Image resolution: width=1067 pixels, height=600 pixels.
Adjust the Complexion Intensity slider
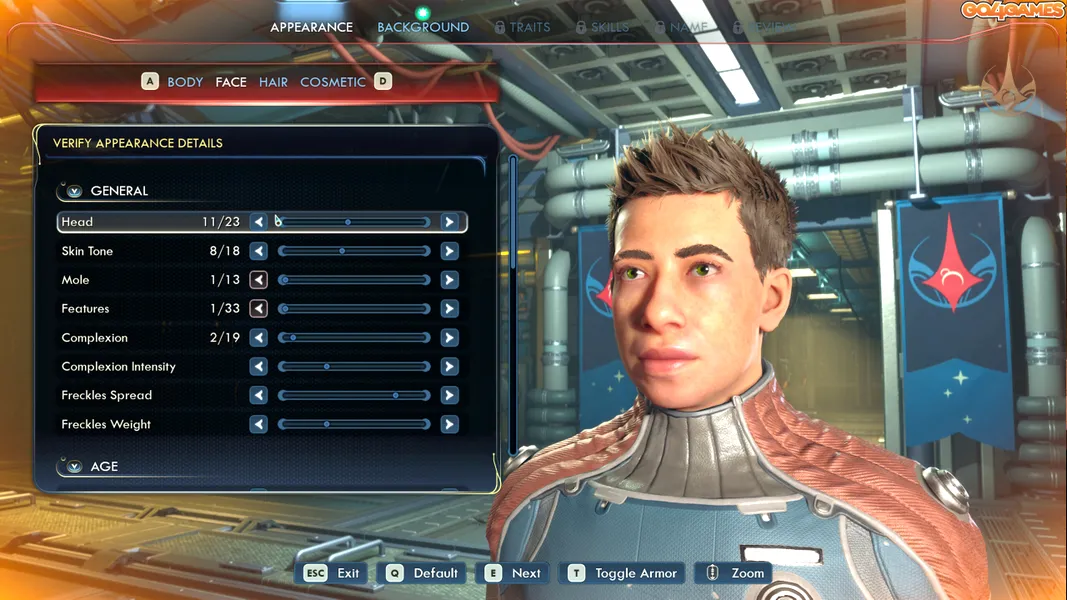(354, 367)
